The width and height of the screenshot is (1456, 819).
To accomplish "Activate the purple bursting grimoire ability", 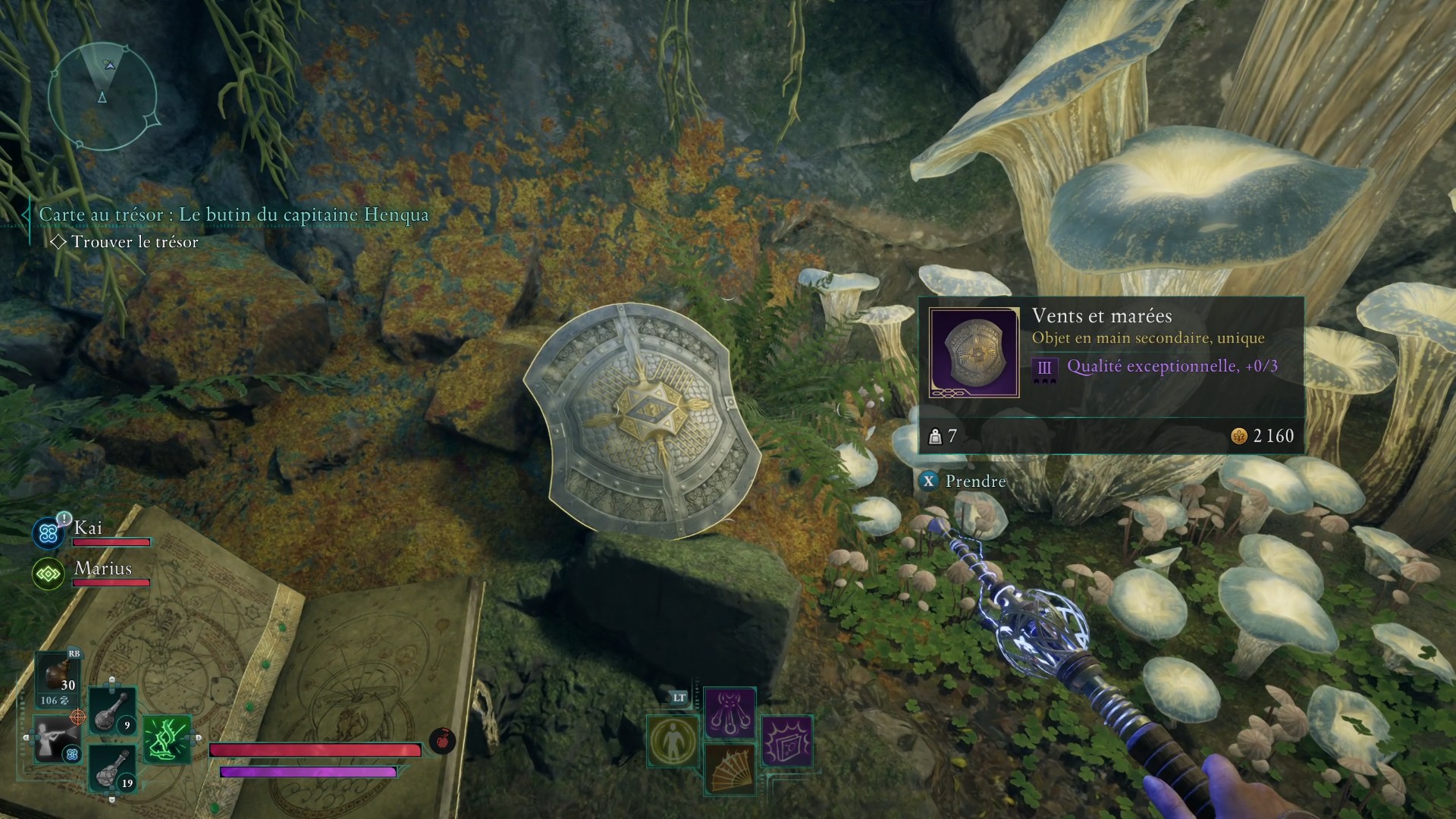I will click(787, 741).
